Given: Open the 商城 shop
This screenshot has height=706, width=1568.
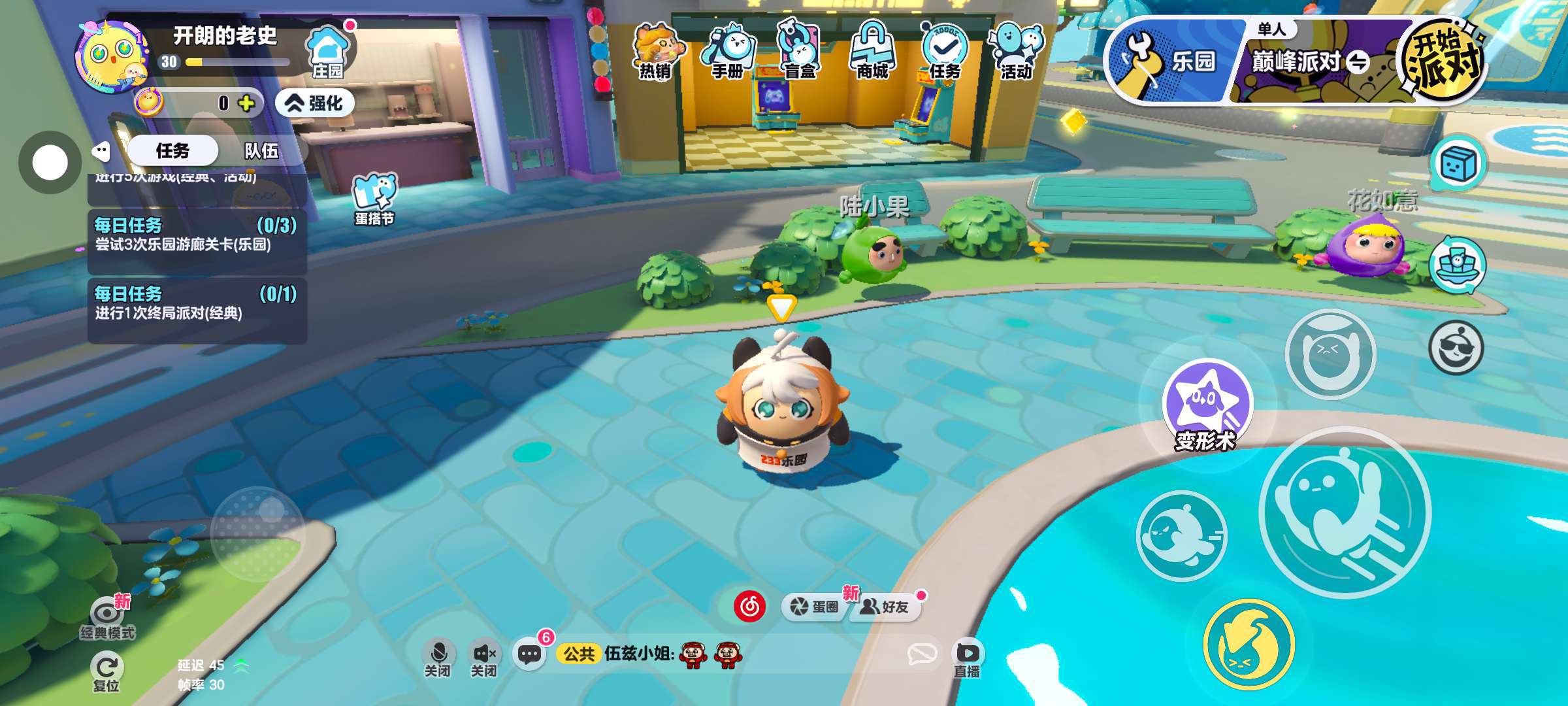Looking at the screenshot, I should (872, 51).
